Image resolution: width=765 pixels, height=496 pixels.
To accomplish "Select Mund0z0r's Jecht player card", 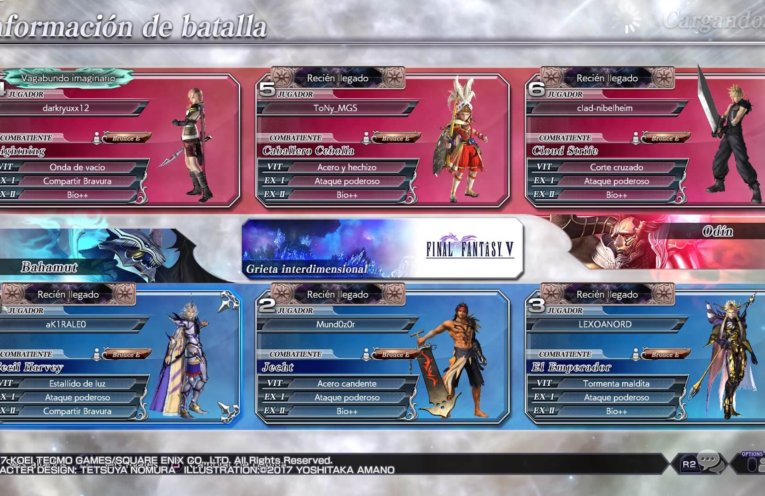I will pos(382,355).
